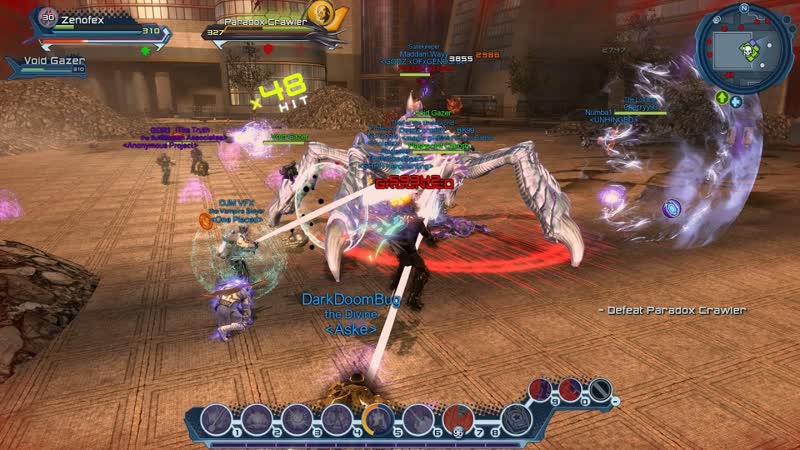Image resolution: width=800 pixels, height=450 pixels.
Task: Click the Defeat Paradox Crawler objective
Action: (677, 310)
